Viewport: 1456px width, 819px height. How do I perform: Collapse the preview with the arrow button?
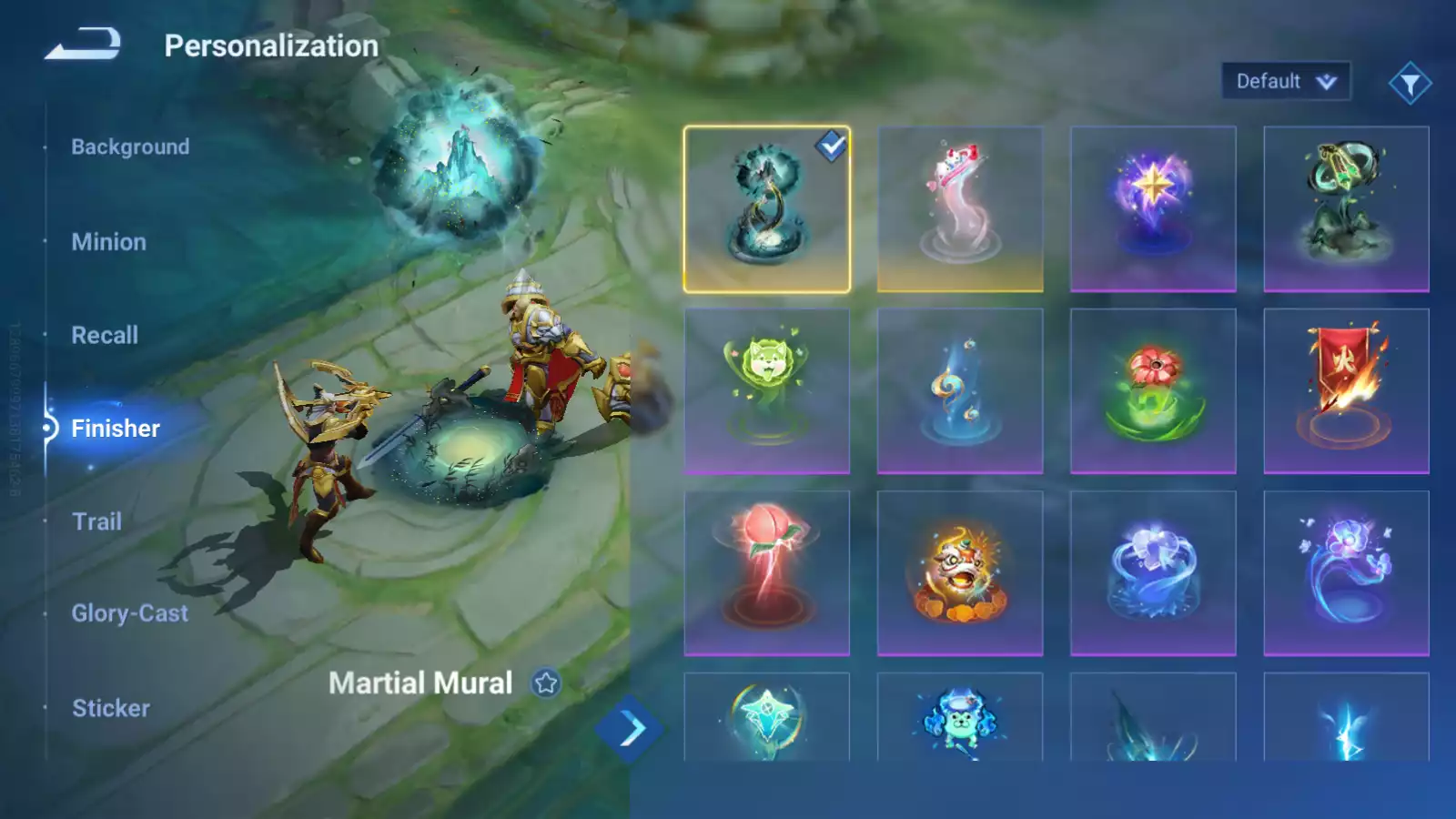pyautogui.click(x=631, y=728)
